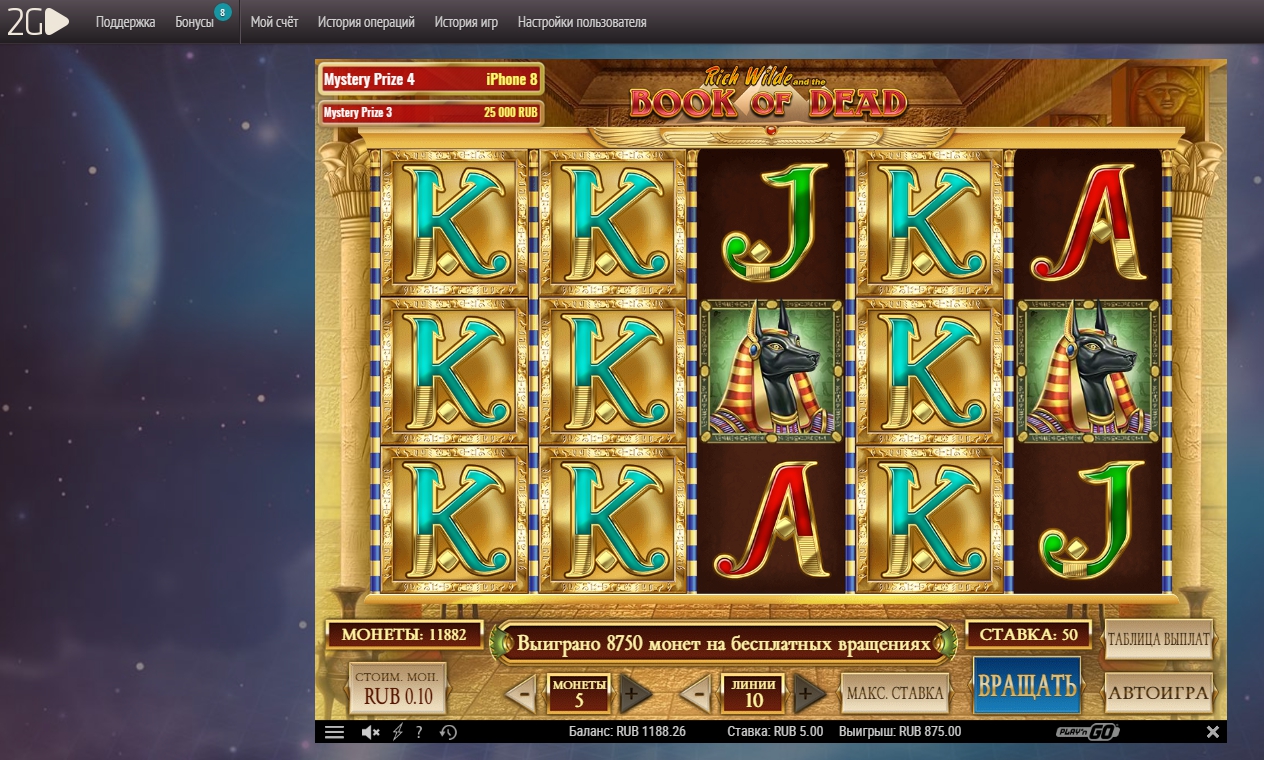Show game history via the clock-arrow icon
This screenshot has height=760, width=1264.
[448, 732]
